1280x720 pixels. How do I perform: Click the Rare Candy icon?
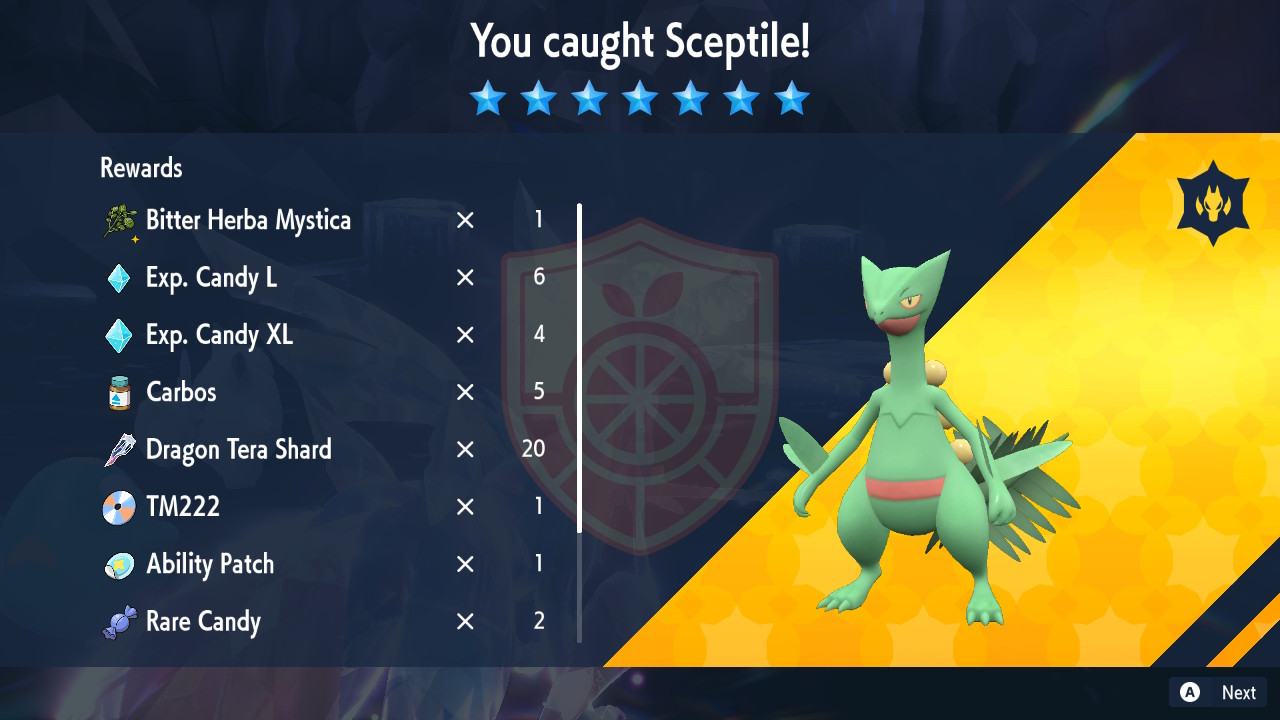click(120, 621)
